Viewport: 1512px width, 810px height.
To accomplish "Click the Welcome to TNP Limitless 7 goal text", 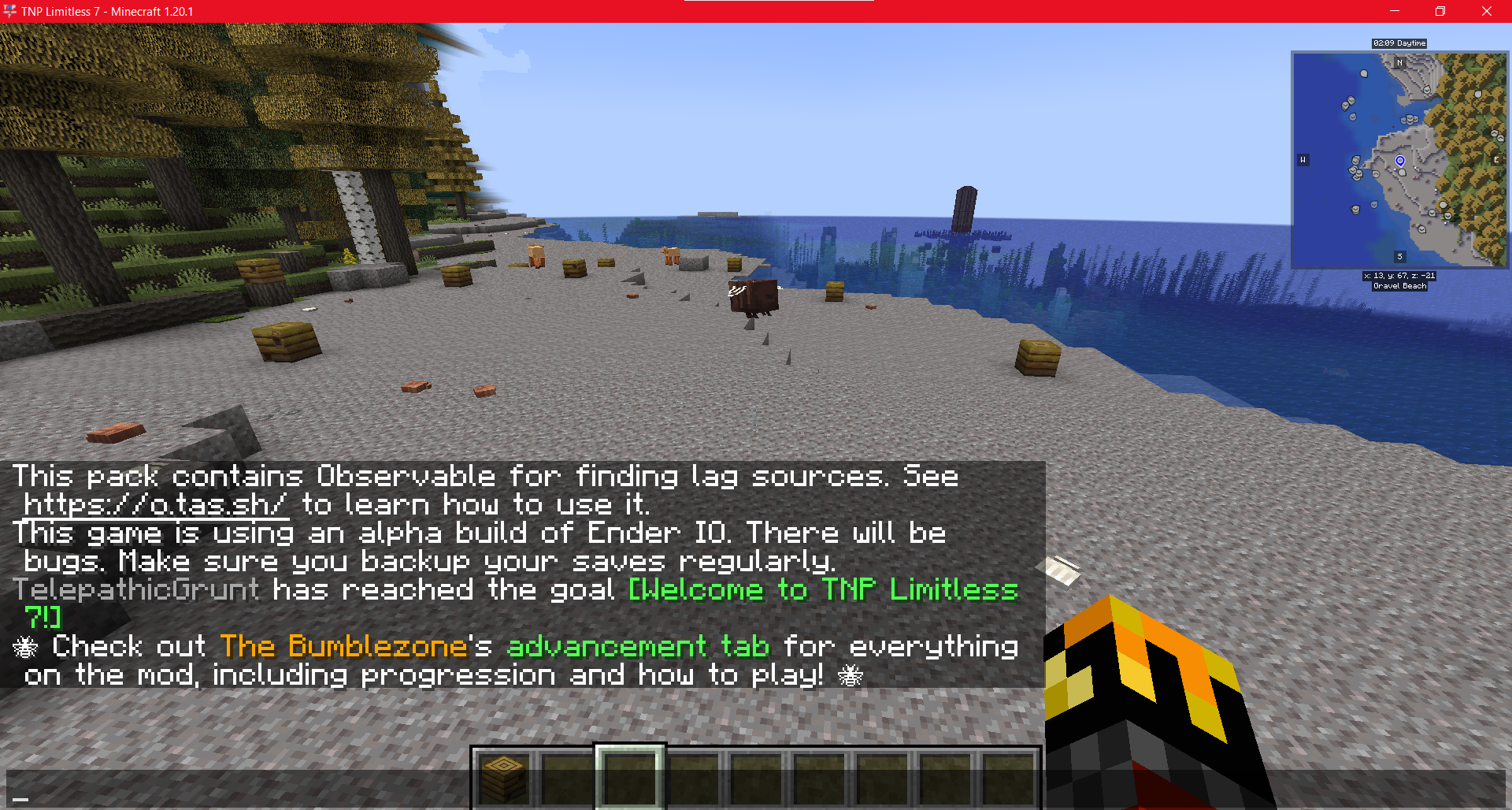I will pos(821,589).
